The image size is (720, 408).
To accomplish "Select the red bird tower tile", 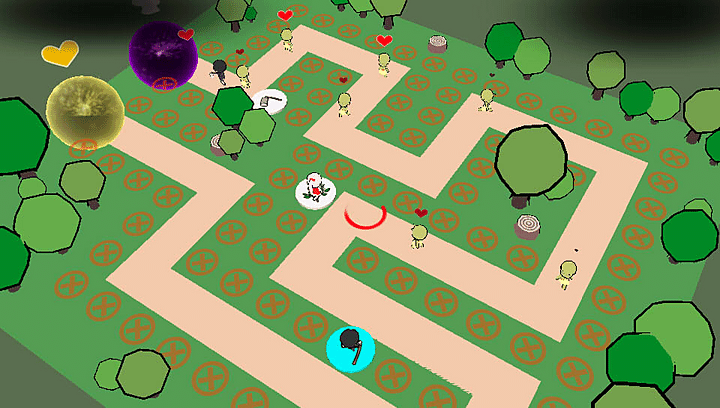I will [x=316, y=189].
